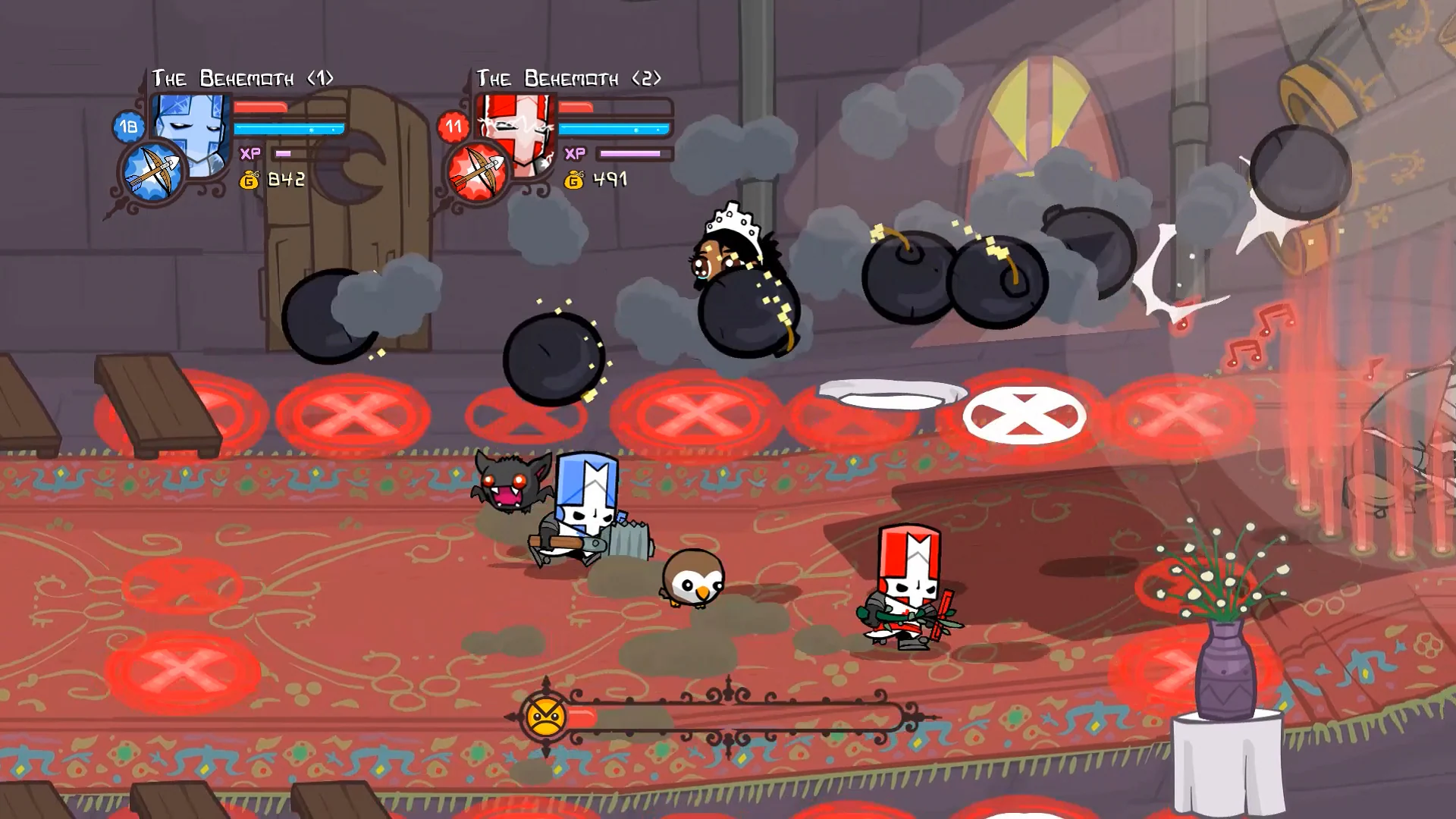Click the blue knight's level 18 badge

tap(127, 127)
